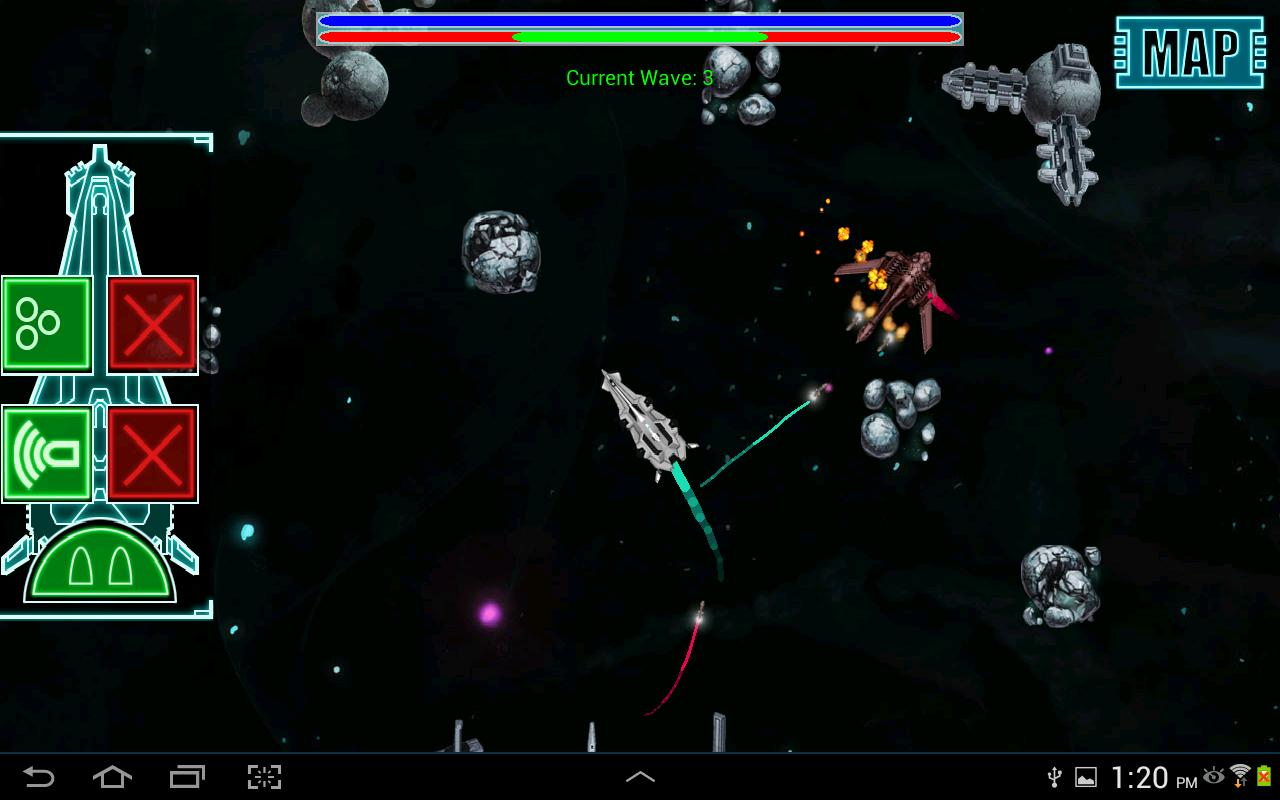Tap the player's ship in the center
The height and width of the screenshot is (800, 1280).
[x=648, y=425]
